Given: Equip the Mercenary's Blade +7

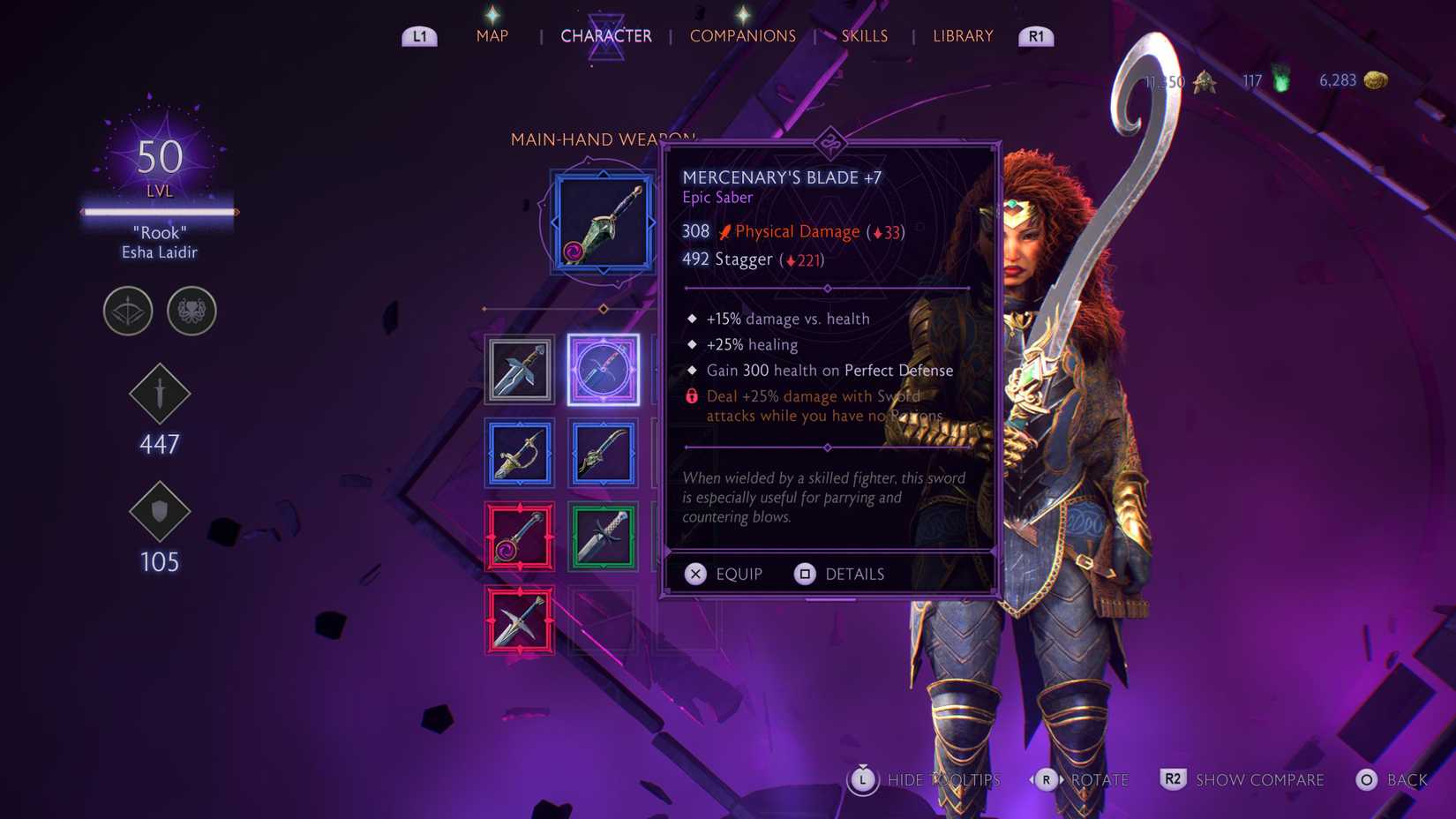Looking at the screenshot, I should (x=724, y=574).
